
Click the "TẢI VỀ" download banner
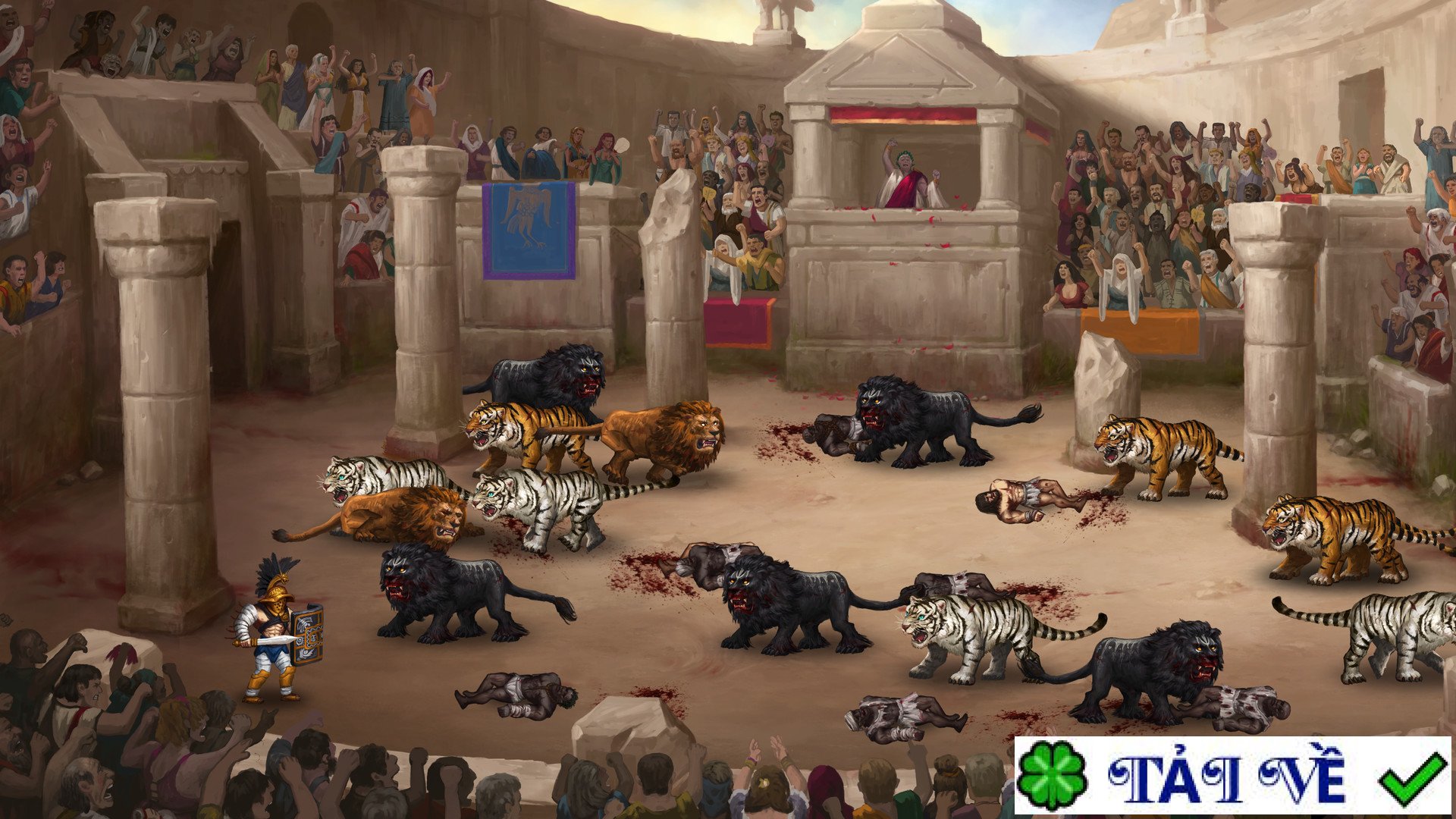coord(1232,777)
